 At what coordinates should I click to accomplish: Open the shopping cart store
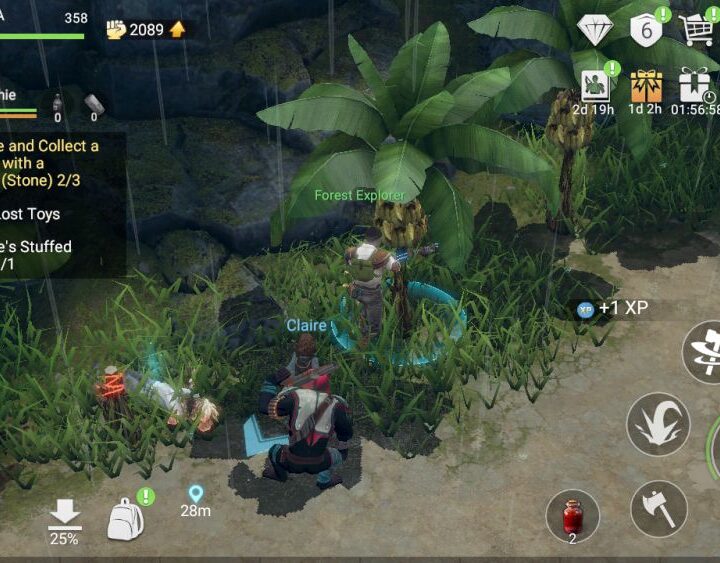pyautogui.click(x=697, y=29)
